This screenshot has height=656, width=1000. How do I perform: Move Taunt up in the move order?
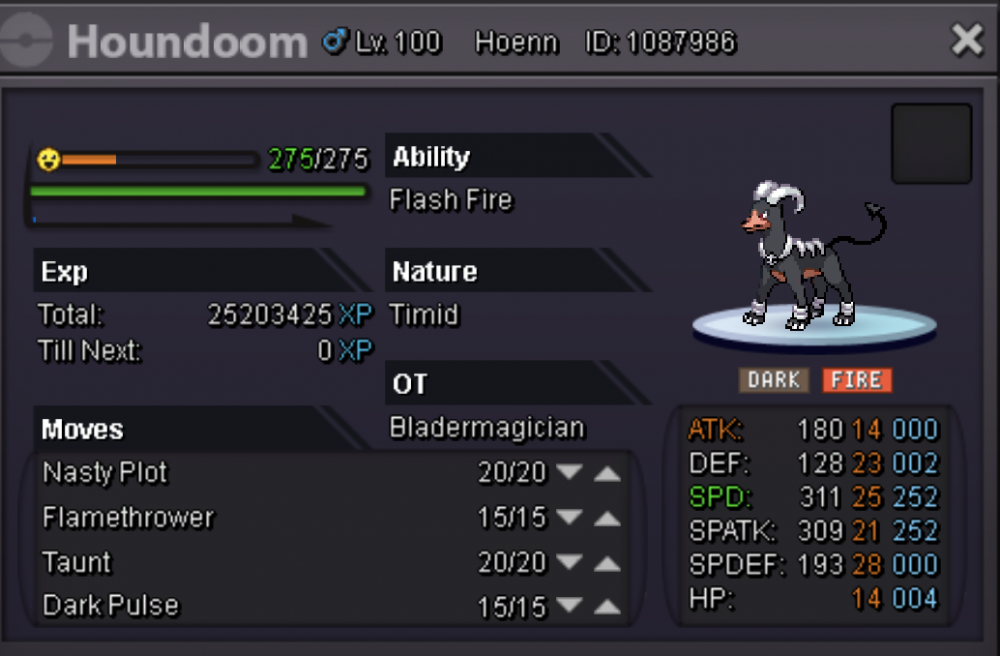[607, 563]
